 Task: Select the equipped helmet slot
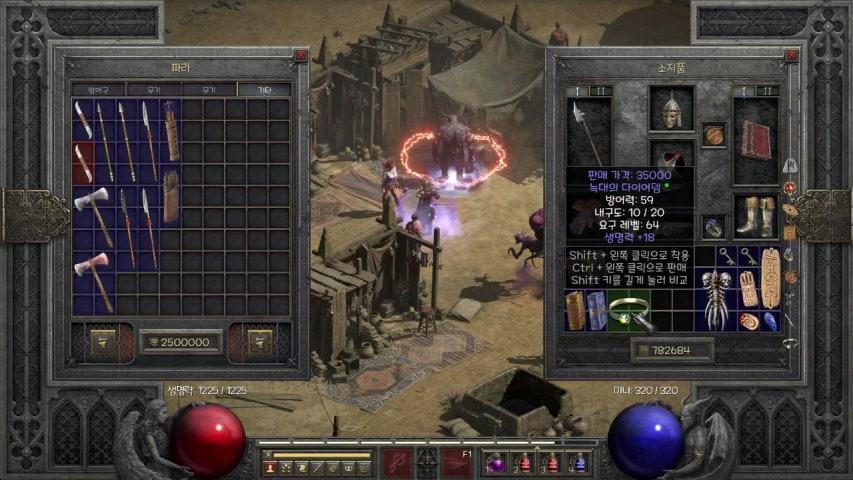coord(671,108)
